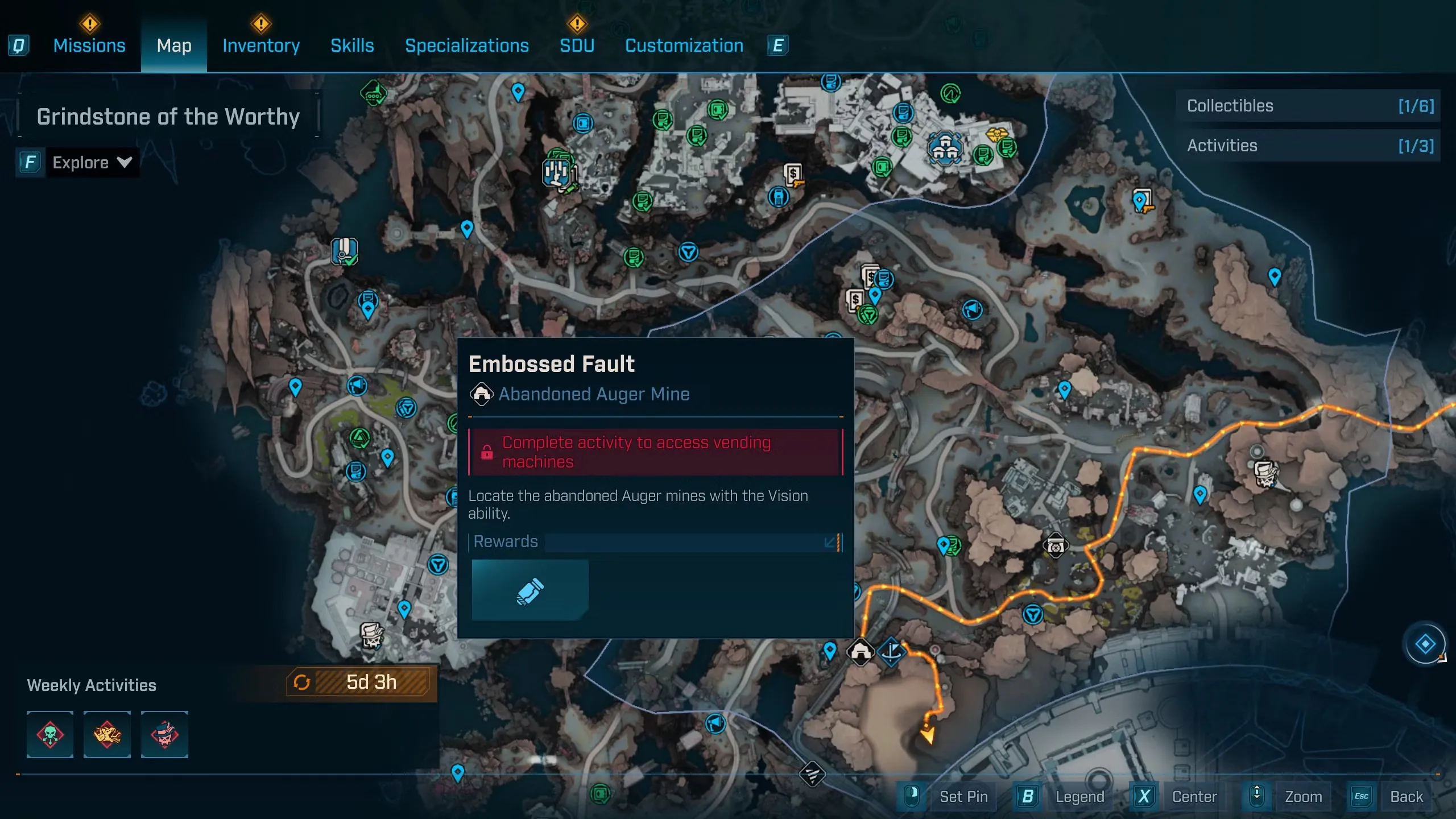Select the Abandoned Auger Mine map marker
The height and width of the screenshot is (819, 1456).
click(x=861, y=651)
